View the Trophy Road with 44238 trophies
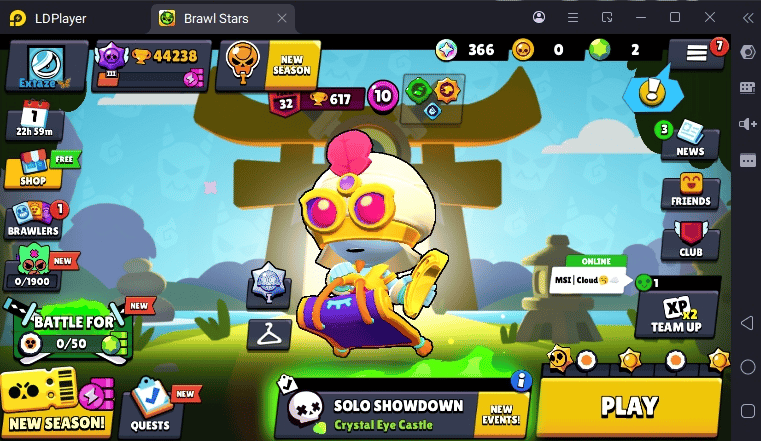 click(148, 66)
